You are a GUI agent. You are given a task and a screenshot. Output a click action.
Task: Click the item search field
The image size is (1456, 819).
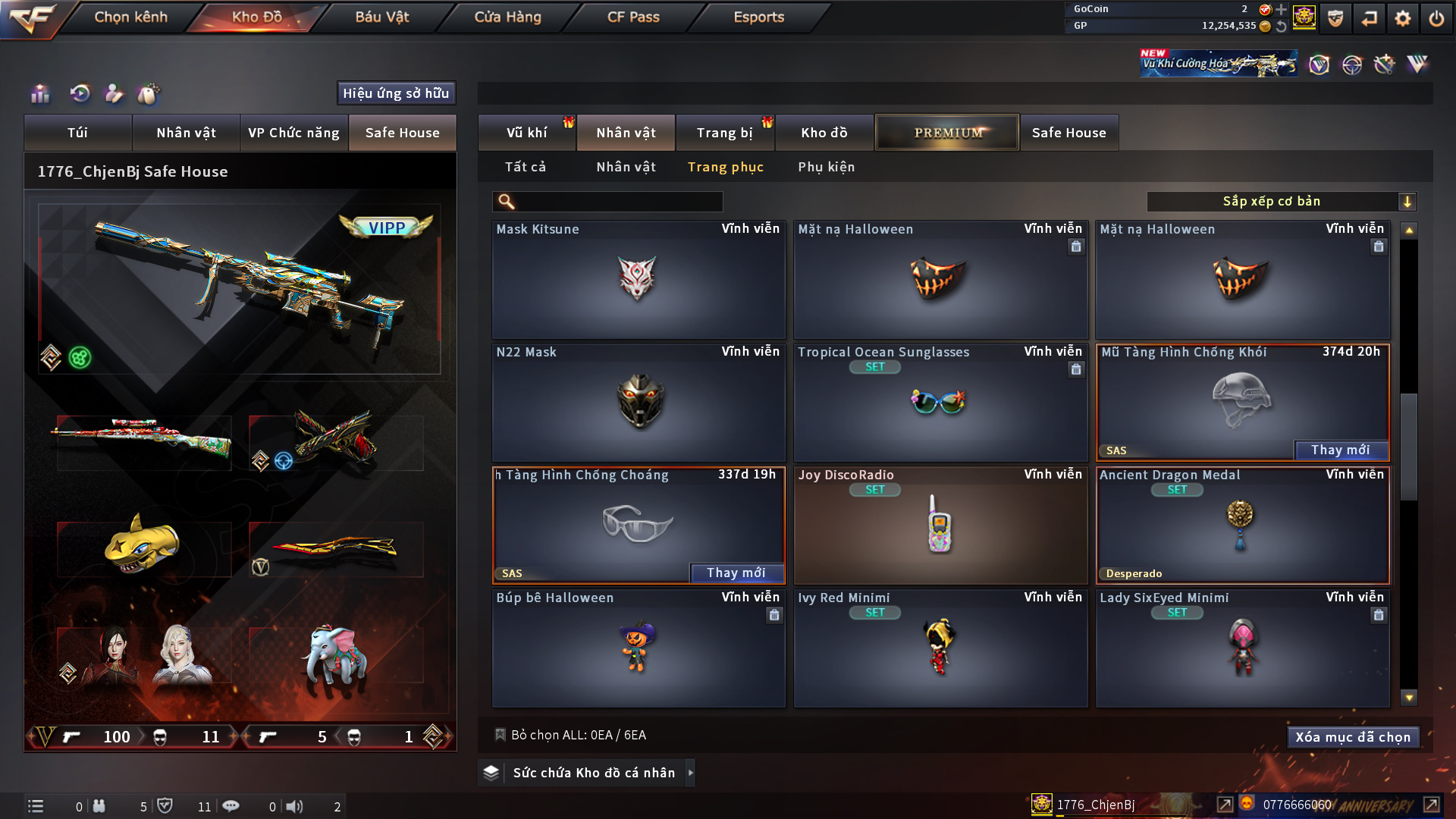pos(618,202)
